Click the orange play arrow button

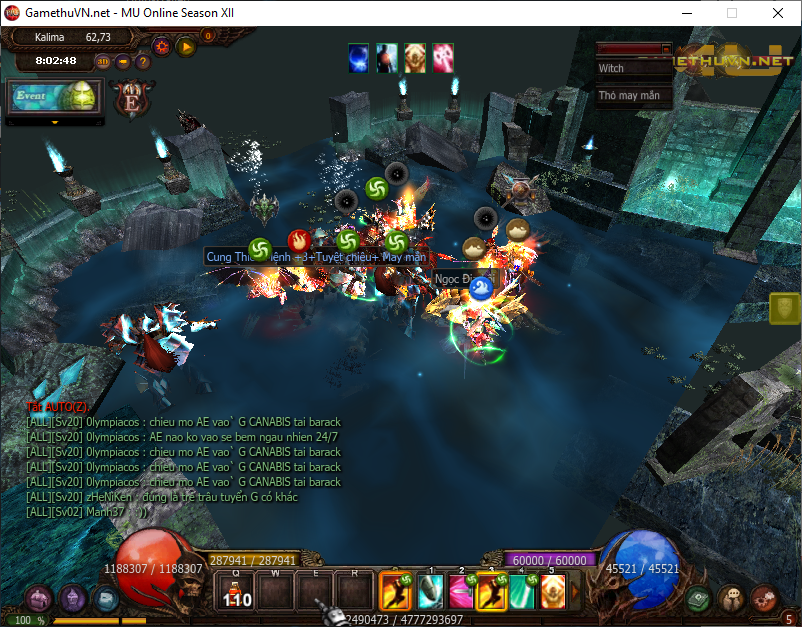coord(186,45)
